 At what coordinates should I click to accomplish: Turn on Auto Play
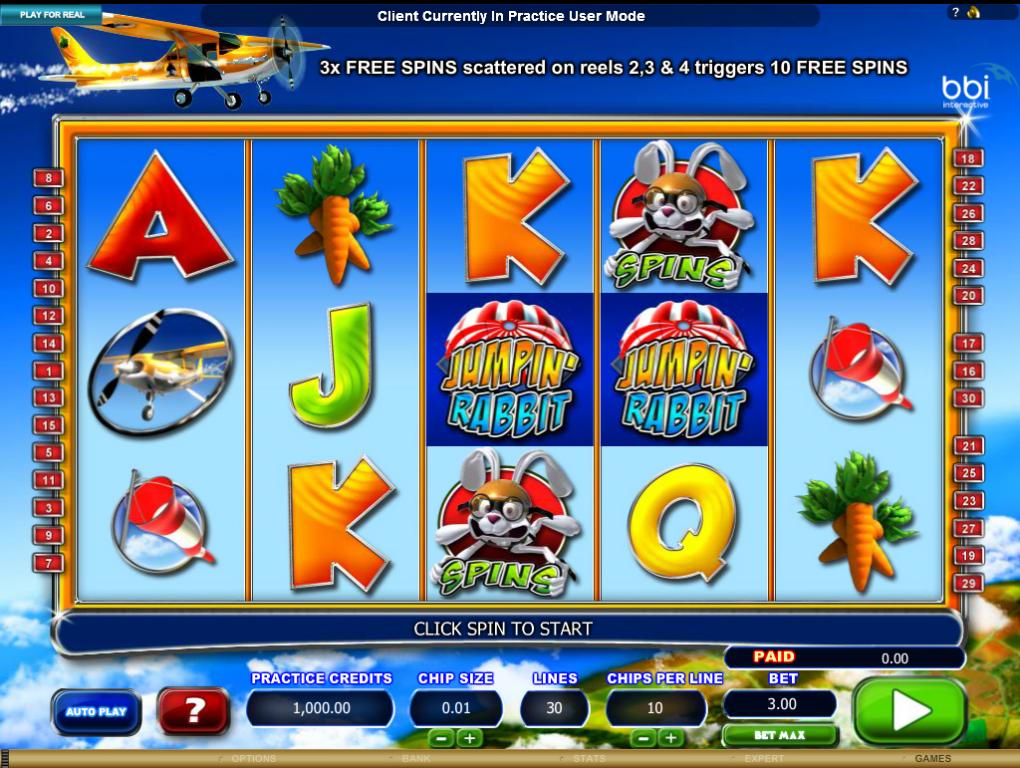click(x=96, y=712)
